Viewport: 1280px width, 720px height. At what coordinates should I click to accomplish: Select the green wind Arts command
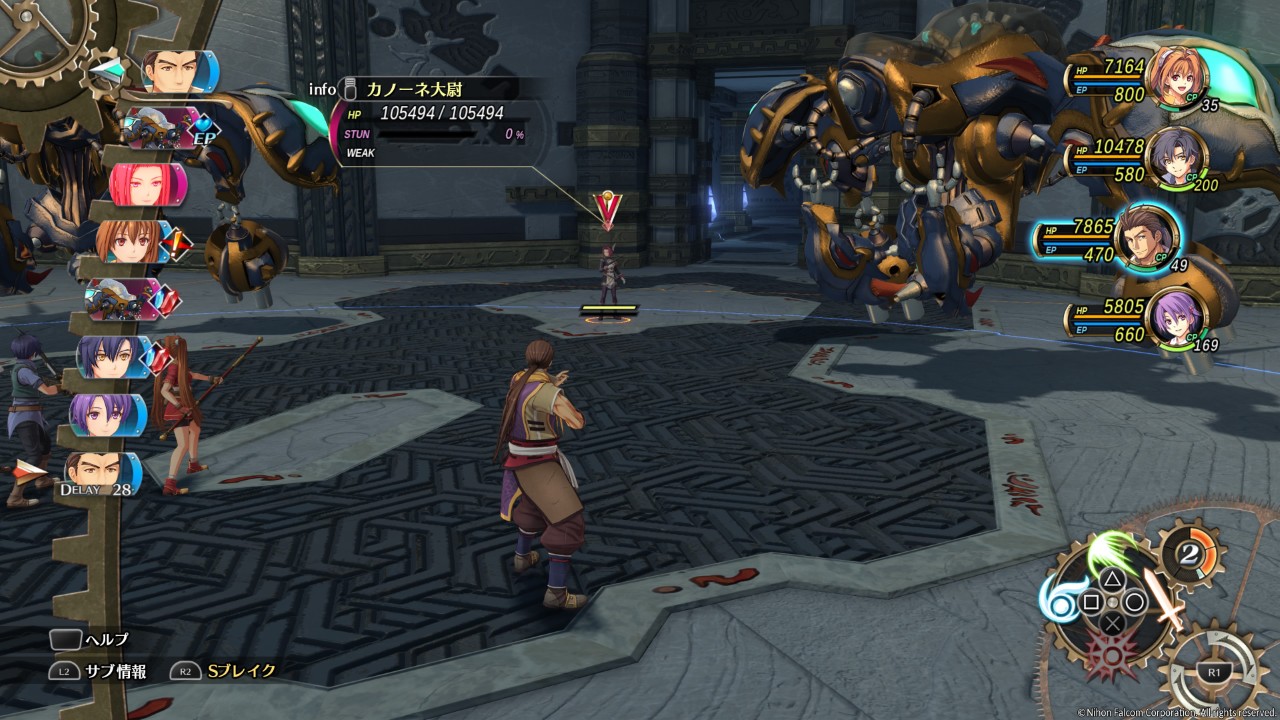click(x=1112, y=553)
